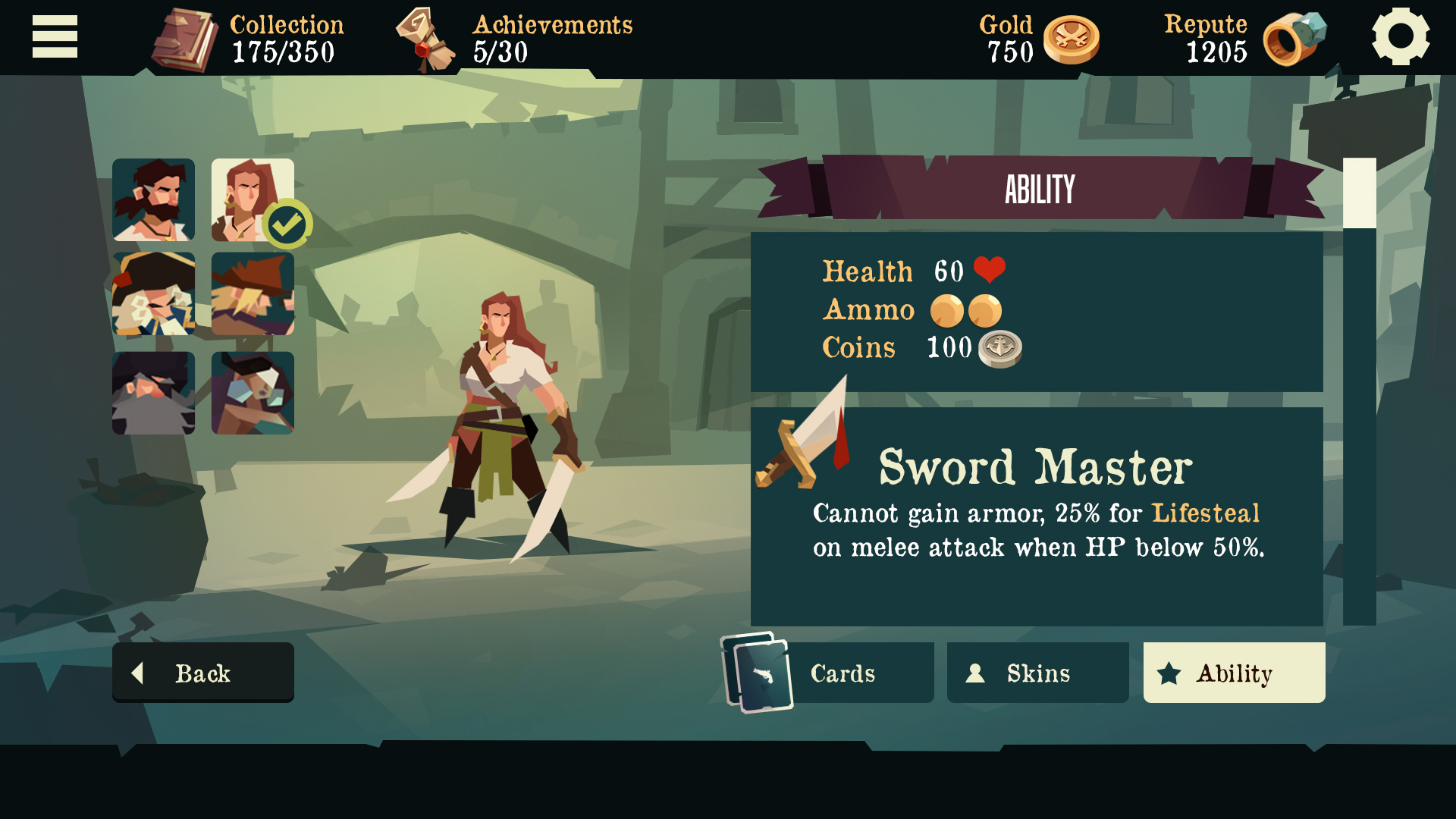Screen dimensions: 1456x819
Task: Select the dark-bearded pirate portrait
Action: tap(154, 199)
